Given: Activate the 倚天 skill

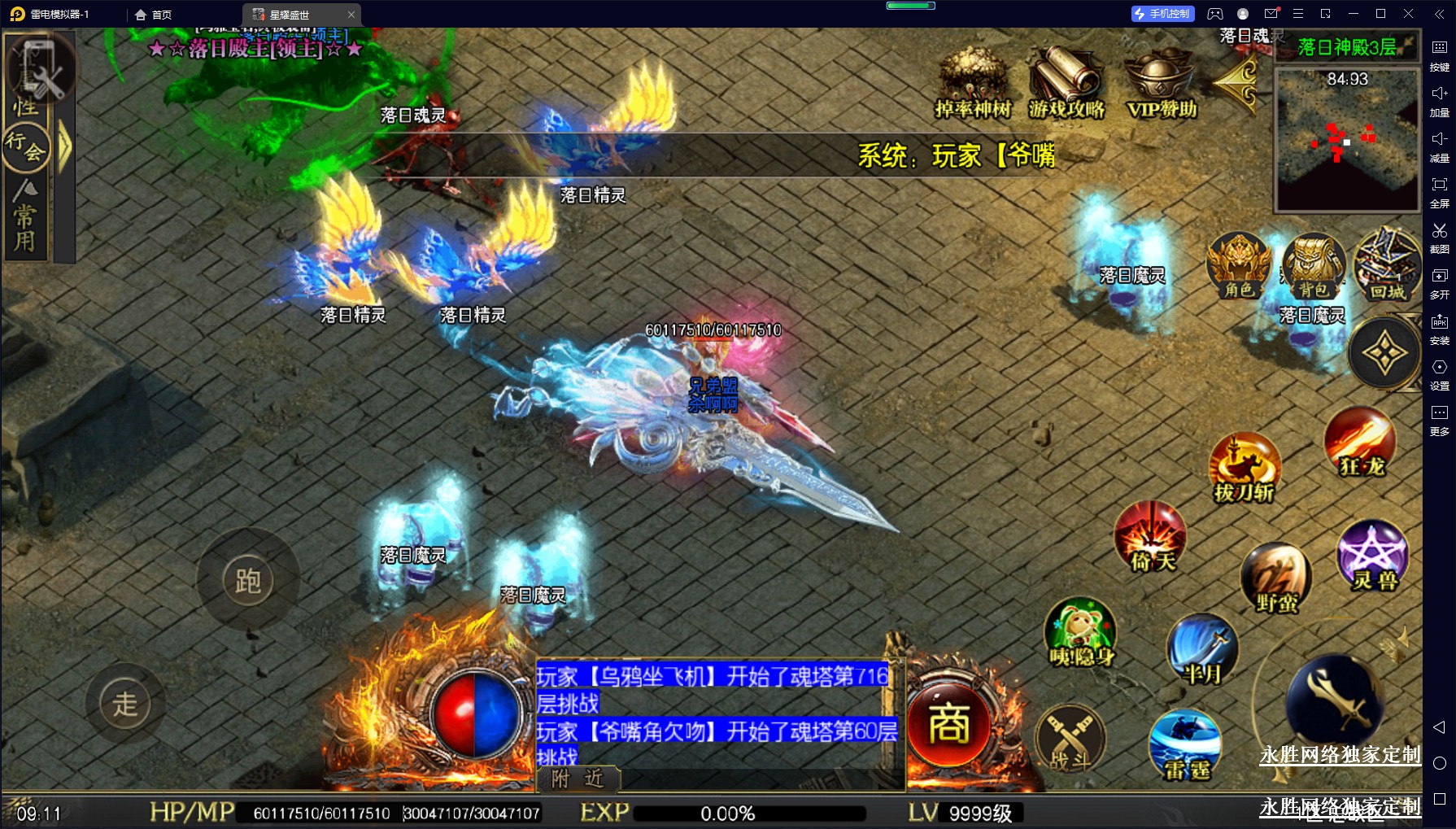Looking at the screenshot, I should tap(1150, 537).
